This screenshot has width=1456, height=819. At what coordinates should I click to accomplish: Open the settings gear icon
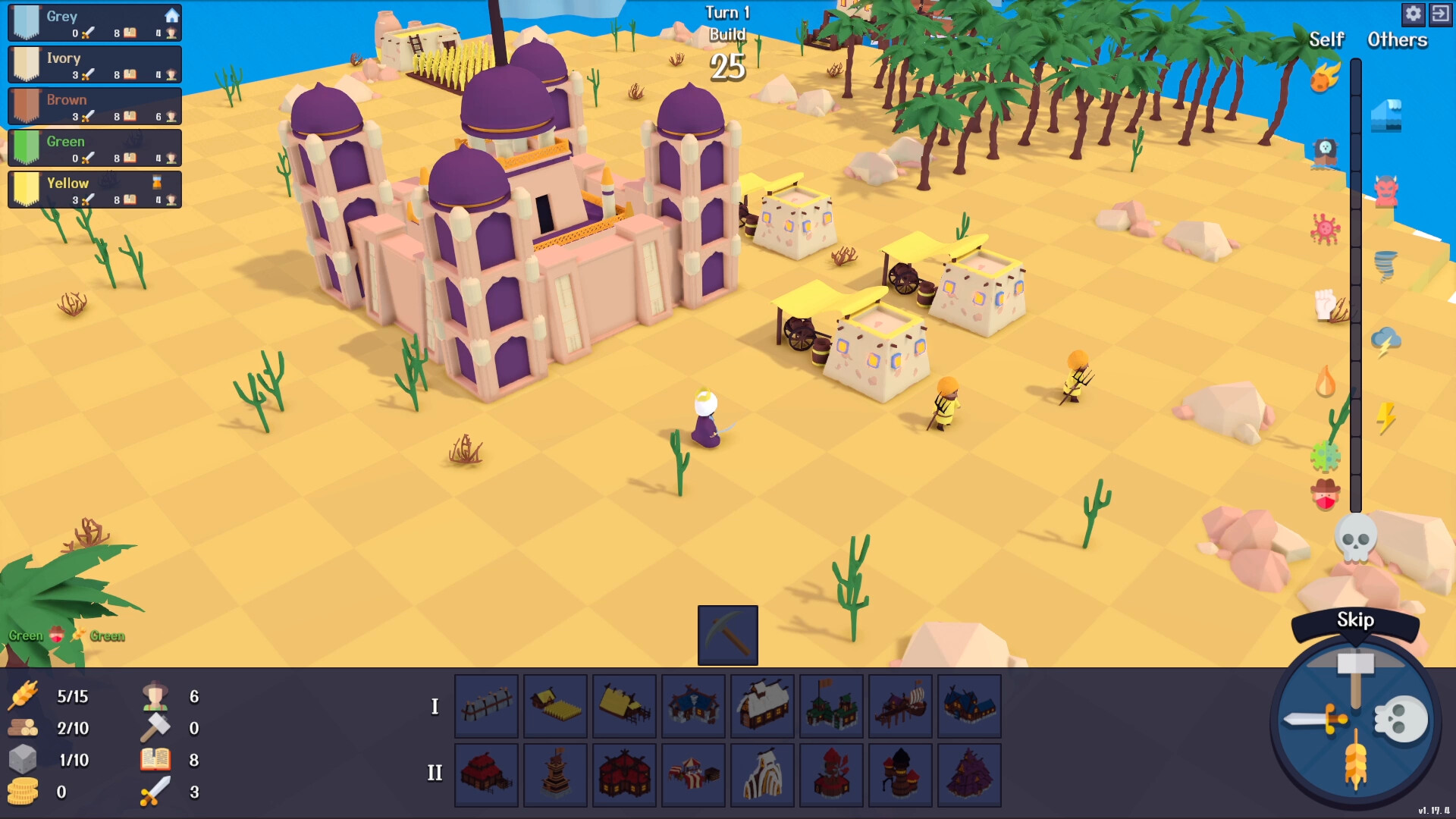(1414, 14)
